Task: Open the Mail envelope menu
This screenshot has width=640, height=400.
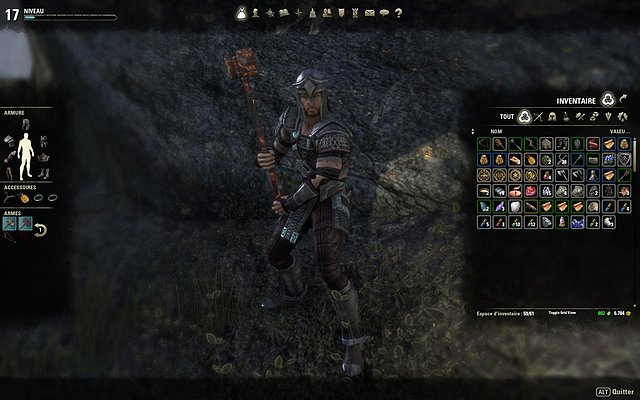Action: 369,13
